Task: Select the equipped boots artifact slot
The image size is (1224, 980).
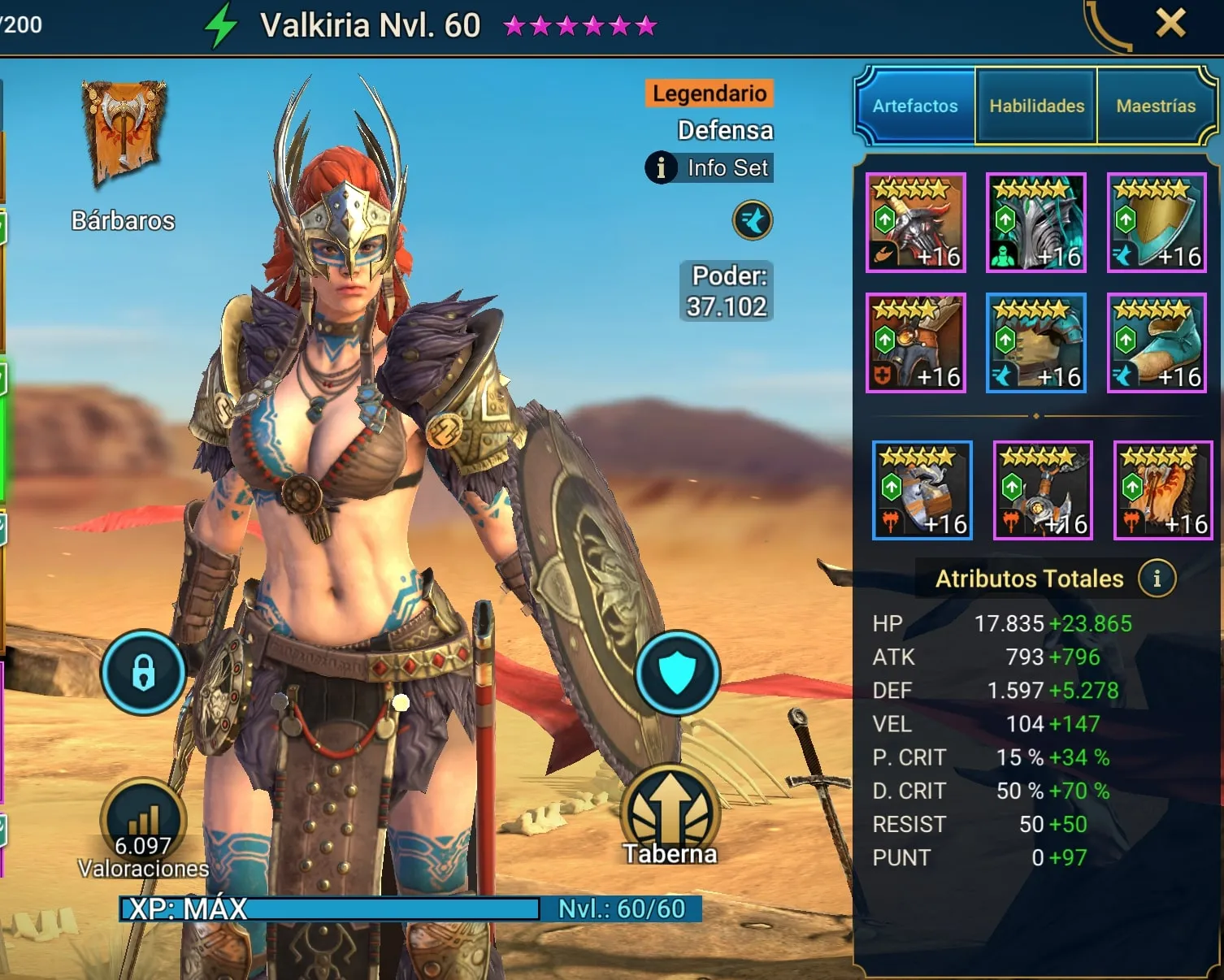Action: coord(1157,343)
